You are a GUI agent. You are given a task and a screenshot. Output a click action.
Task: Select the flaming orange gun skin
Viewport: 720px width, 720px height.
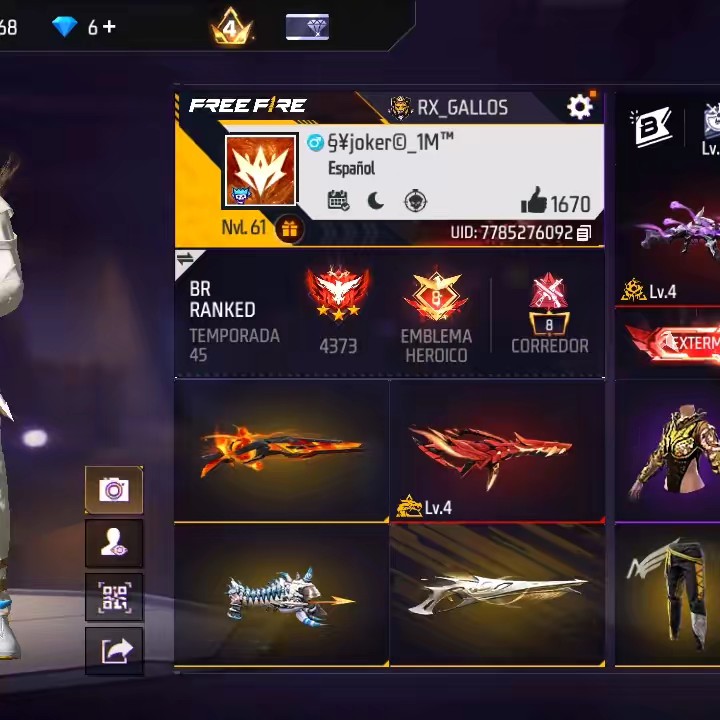(x=281, y=451)
